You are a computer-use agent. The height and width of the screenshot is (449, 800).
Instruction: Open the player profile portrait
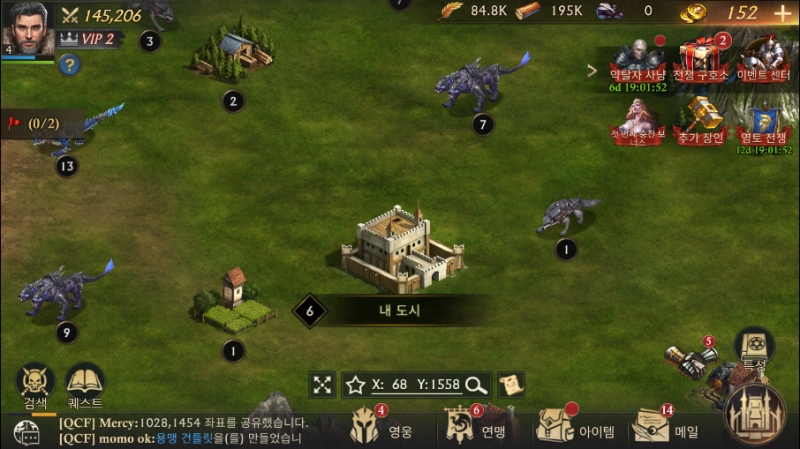tap(27, 27)
